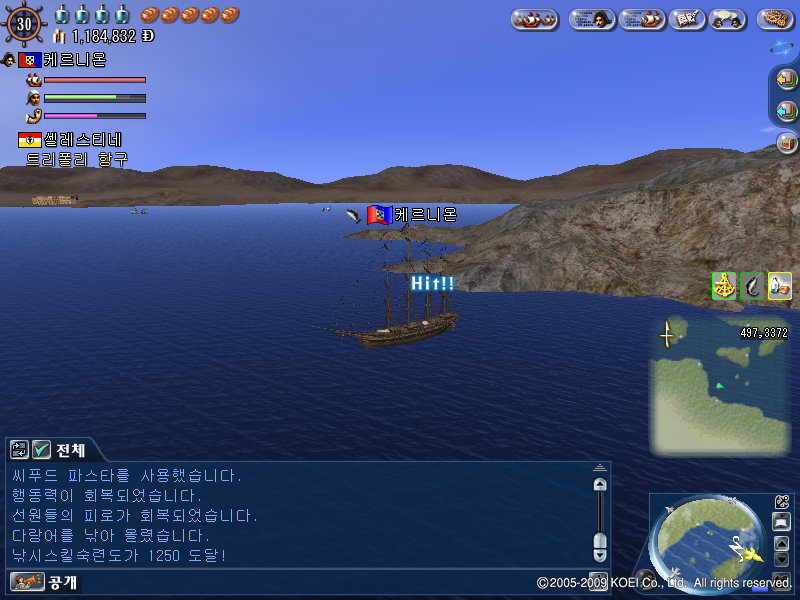The height and width of the screenshot is (600, 800).
Task: Open the gear-shaped system settings button
Action: tap(776, 19)
